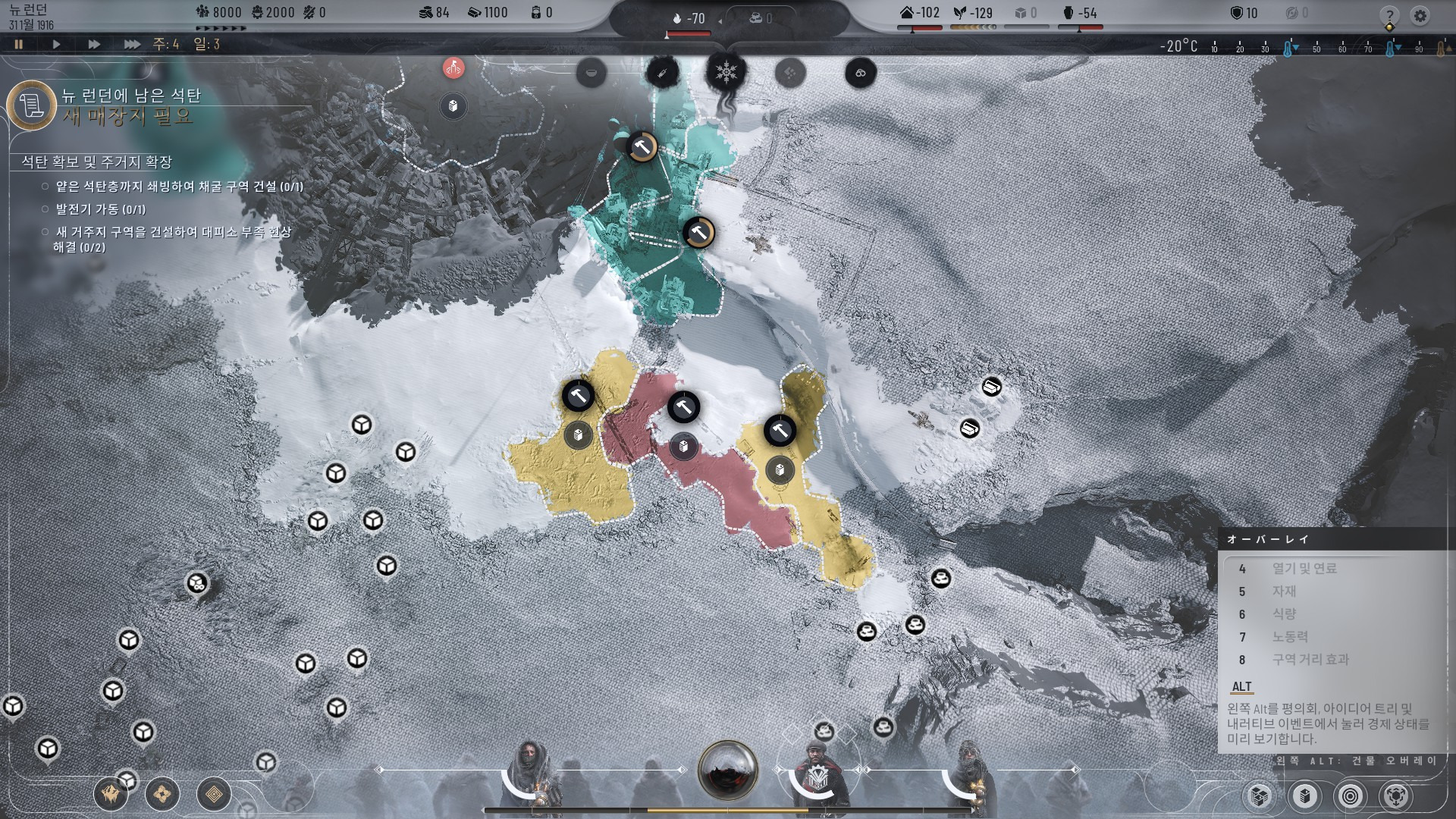Click the hammer icon on the red district
This screenshot has height=819, width=1456.
[683, 408]
